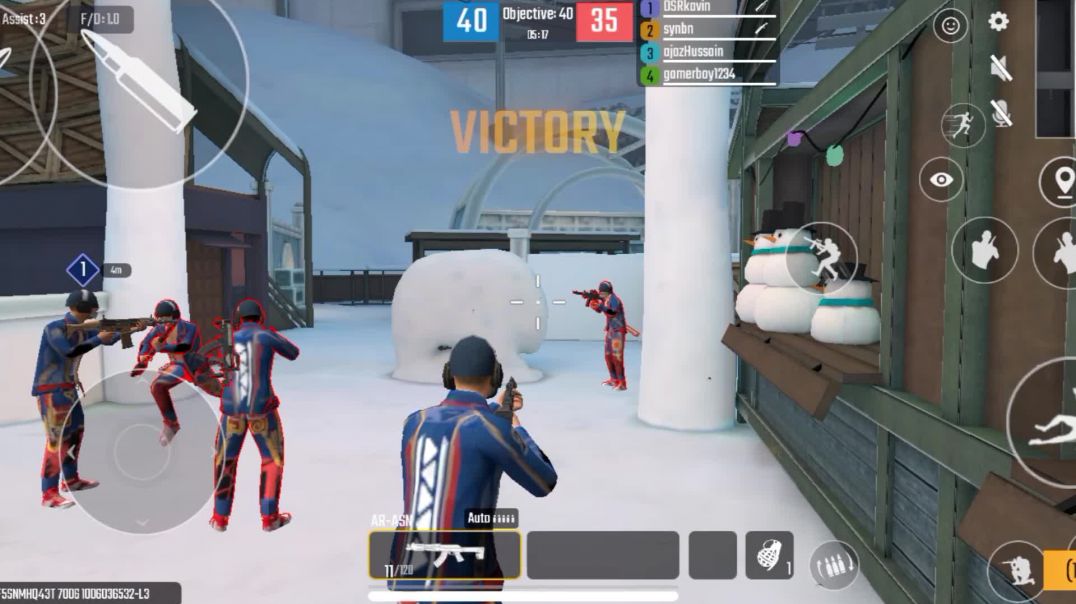Tap the prone lying-soldier button

[1050, 425]
